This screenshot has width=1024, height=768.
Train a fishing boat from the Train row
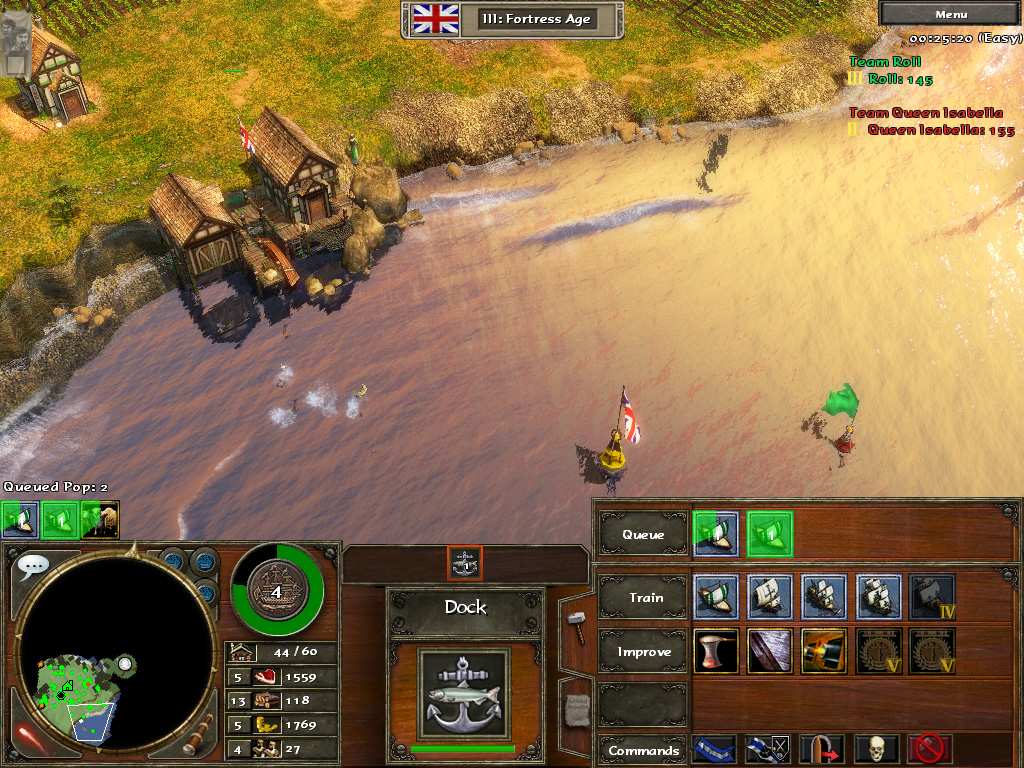coord(715,597)
